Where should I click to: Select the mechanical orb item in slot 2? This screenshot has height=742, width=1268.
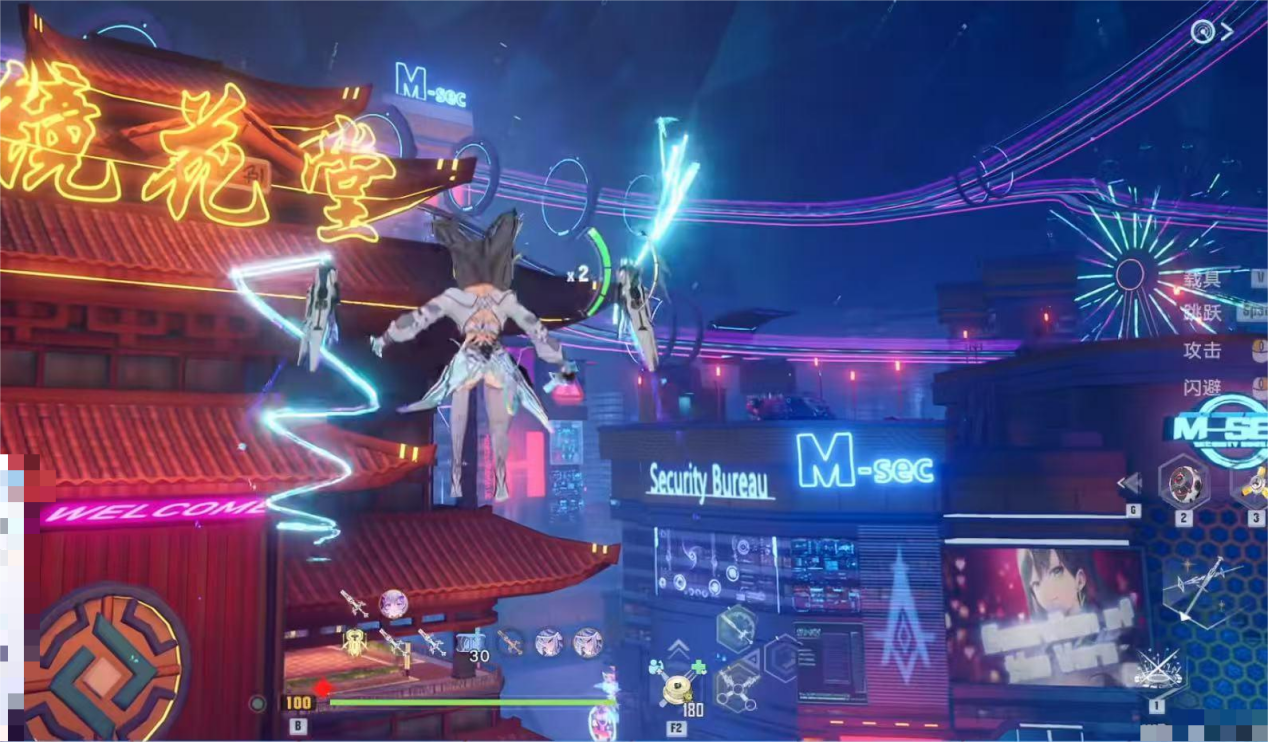pos(1184,483)
